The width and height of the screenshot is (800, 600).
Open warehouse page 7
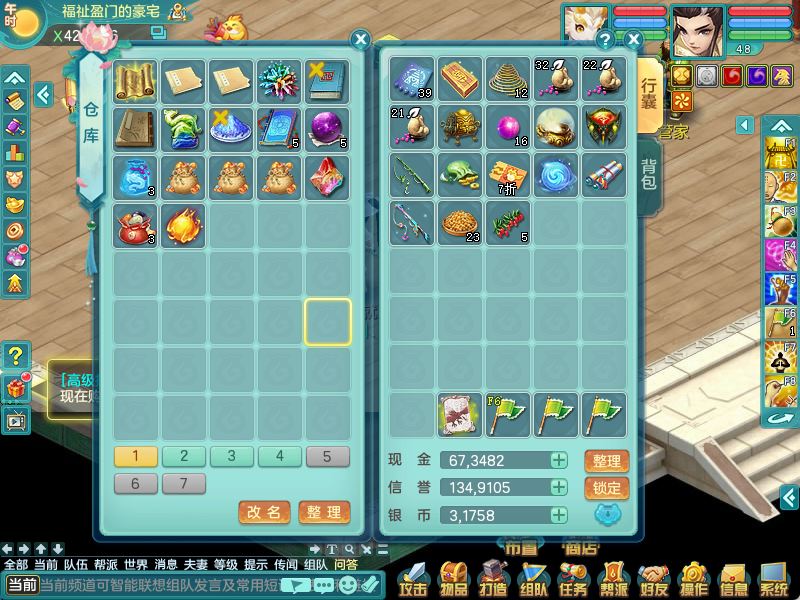pyautogui.click(x=184, y=484)
